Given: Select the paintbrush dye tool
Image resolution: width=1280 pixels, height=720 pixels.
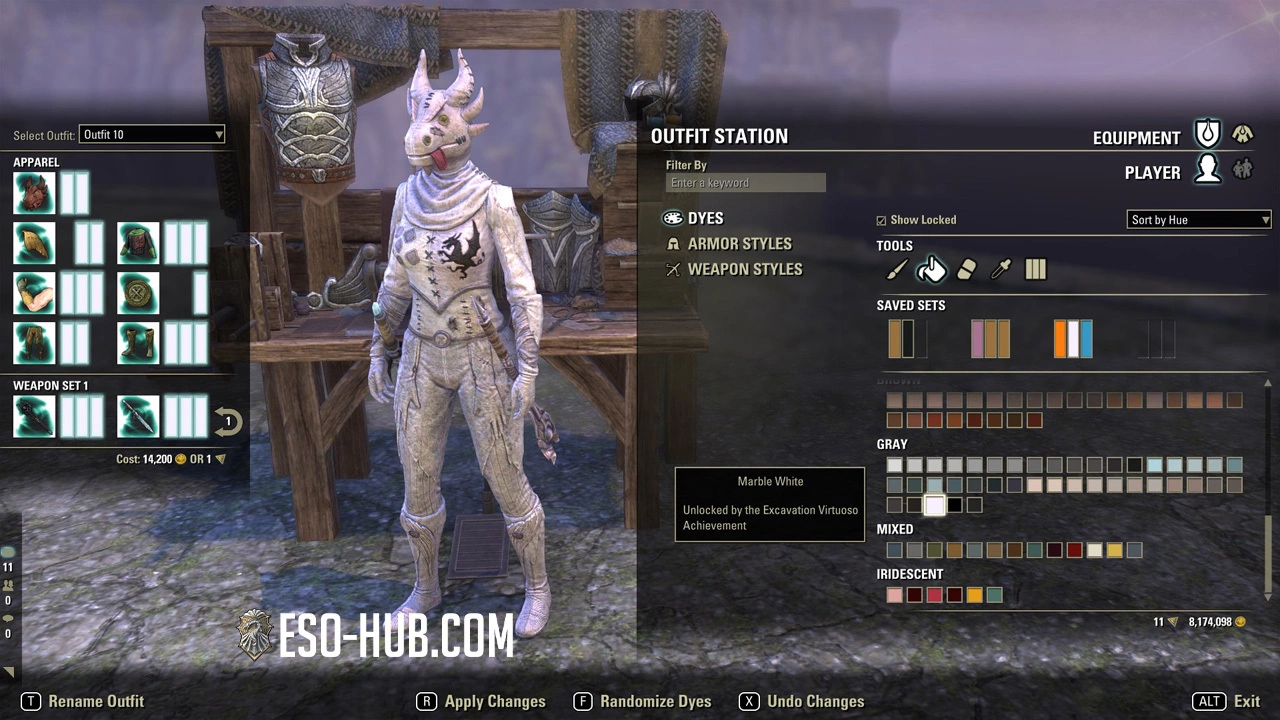Looking at the screenshot, I should [896, 269].
